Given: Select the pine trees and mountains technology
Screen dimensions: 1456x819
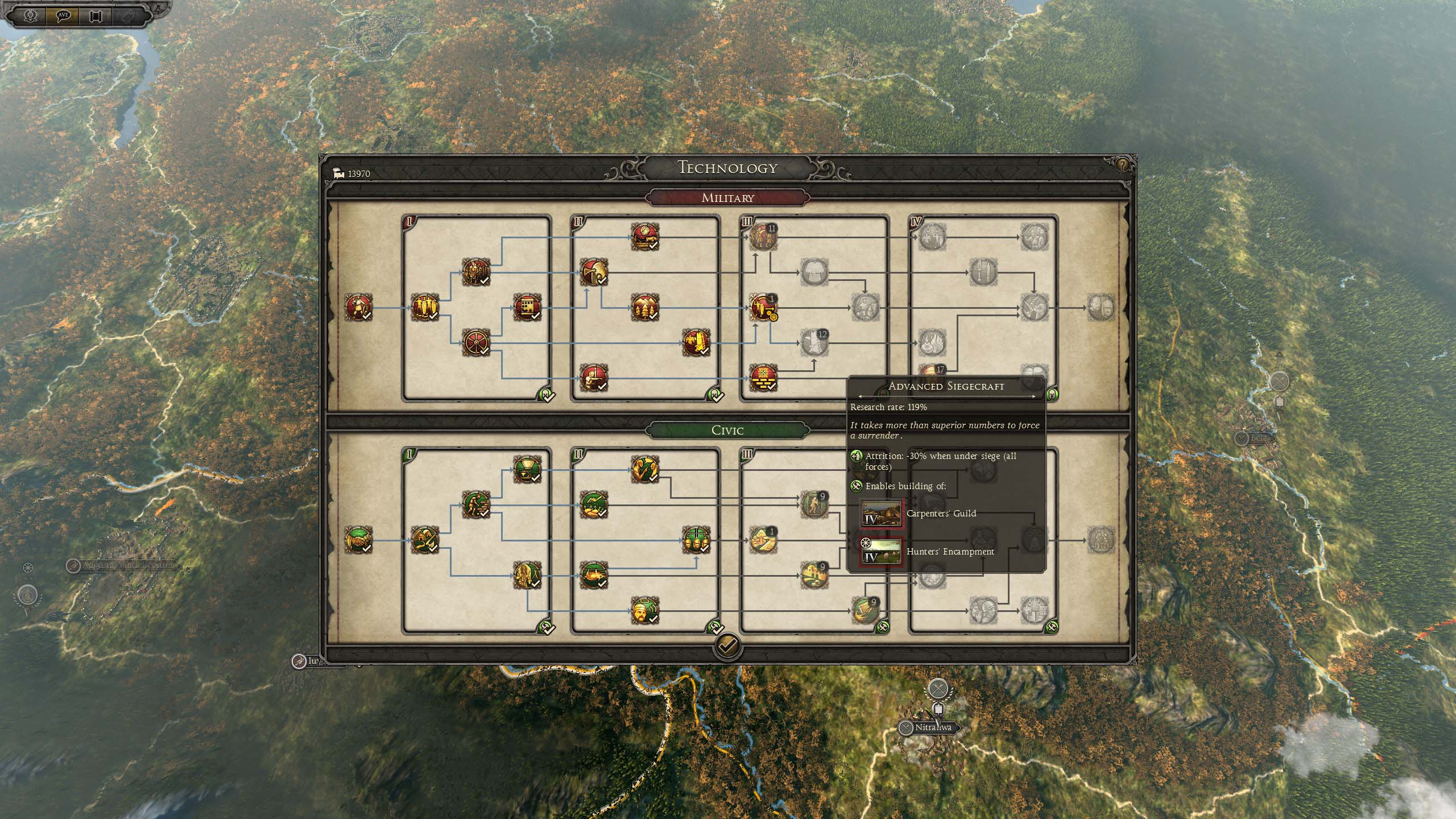Looking at the screenshot, I should [x=644, y=308].
